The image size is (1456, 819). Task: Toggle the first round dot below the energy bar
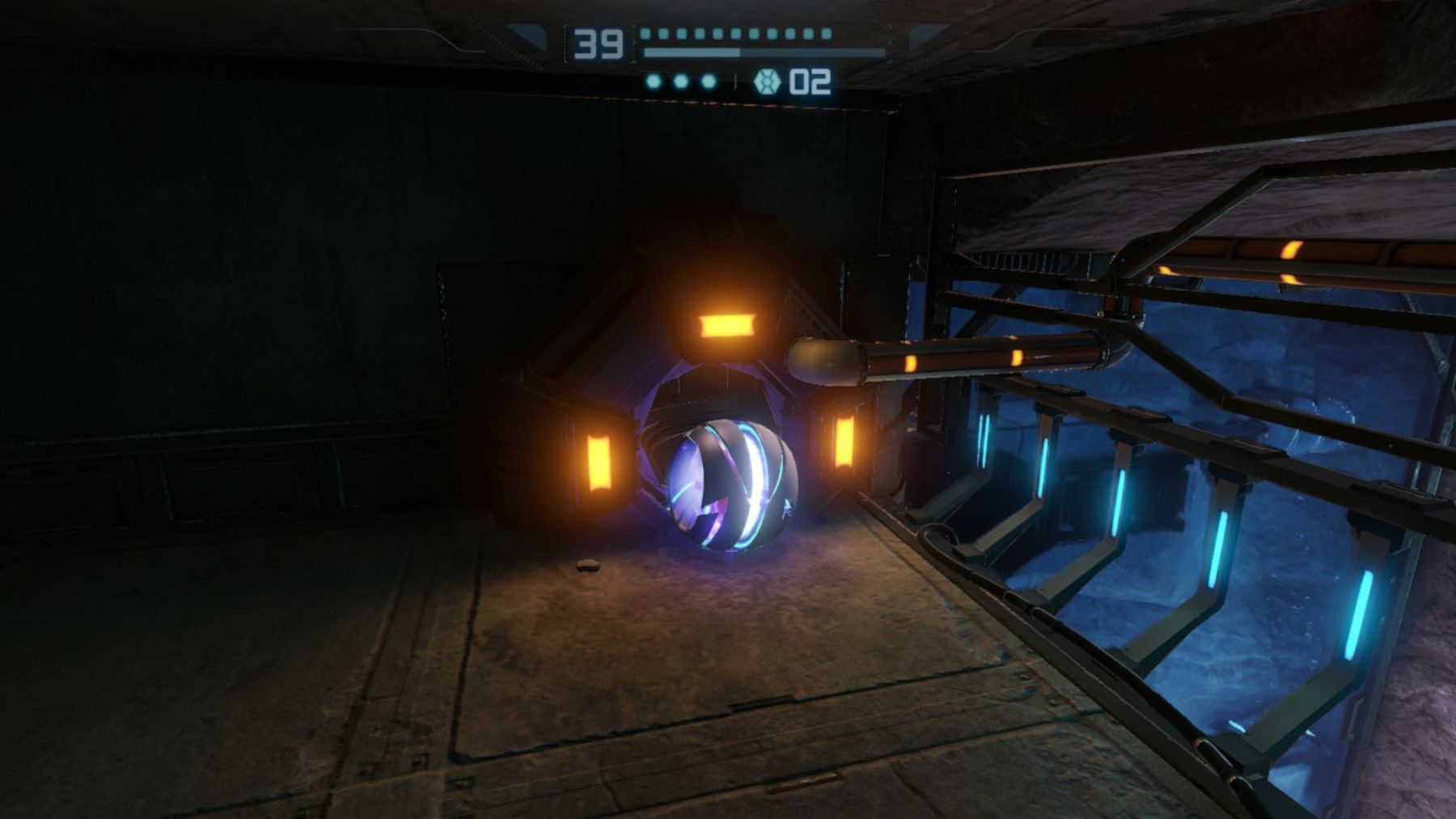[654, 81]
